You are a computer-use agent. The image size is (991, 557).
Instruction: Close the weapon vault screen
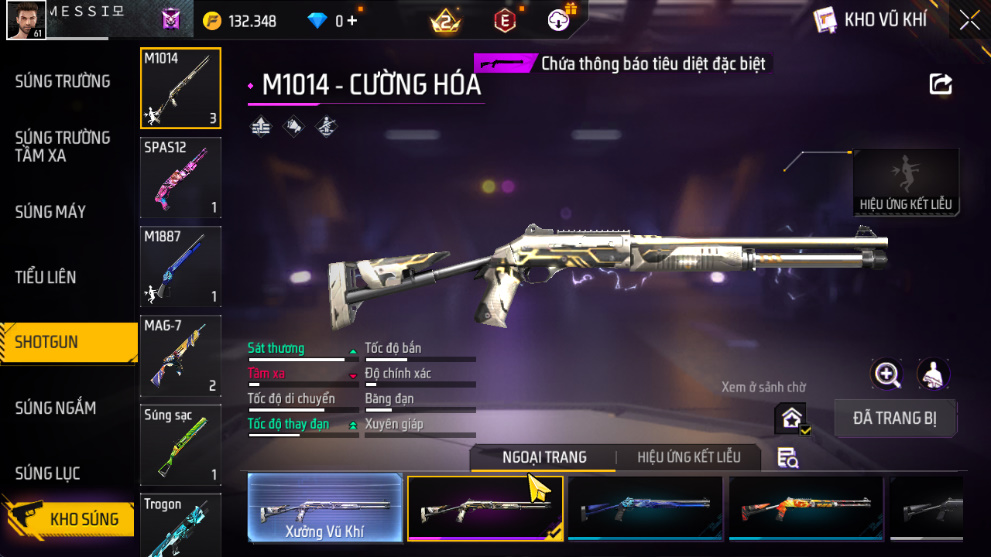(x=968, y=20)
